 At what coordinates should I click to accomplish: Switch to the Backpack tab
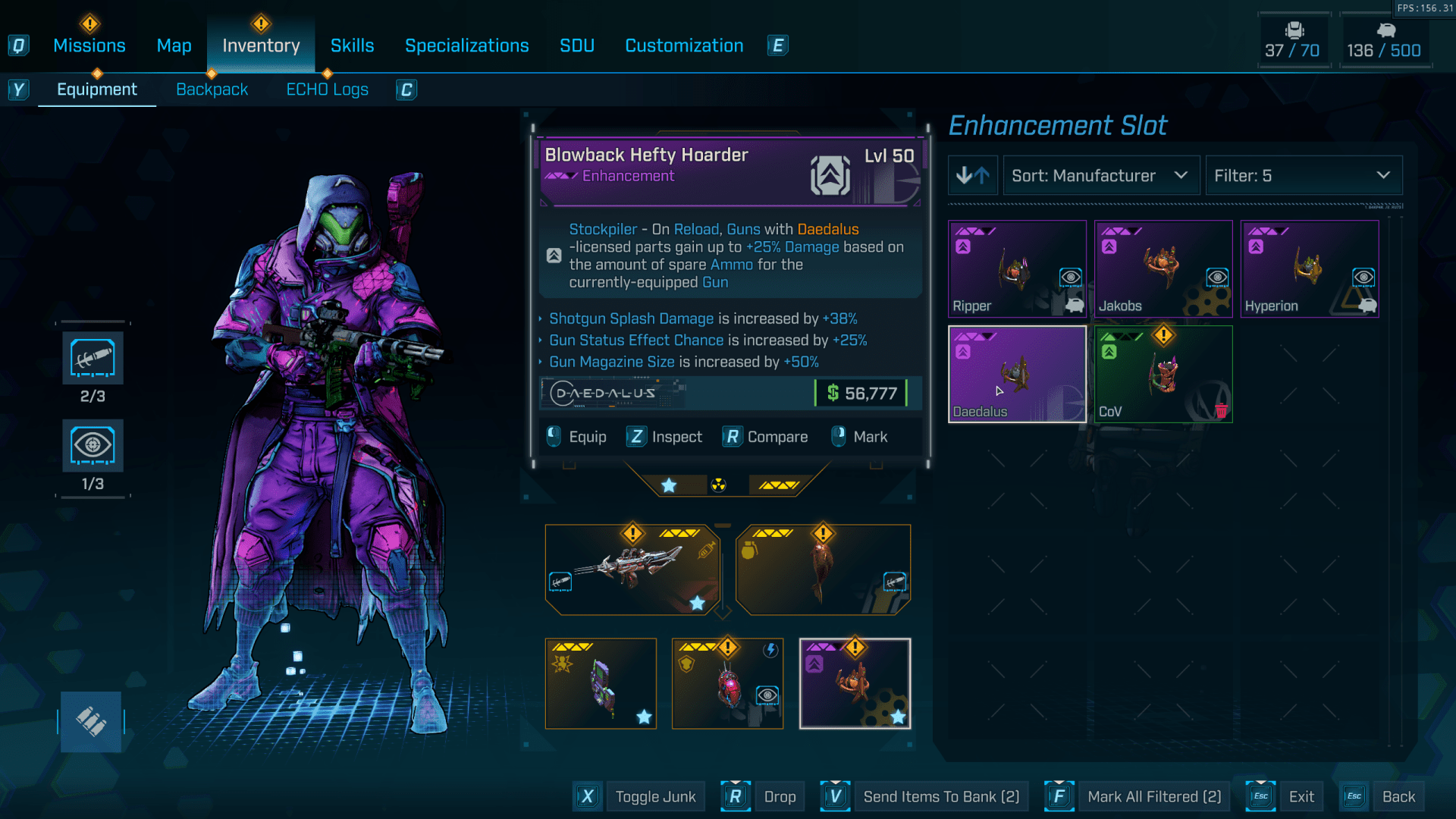click(x=212, y=89)
